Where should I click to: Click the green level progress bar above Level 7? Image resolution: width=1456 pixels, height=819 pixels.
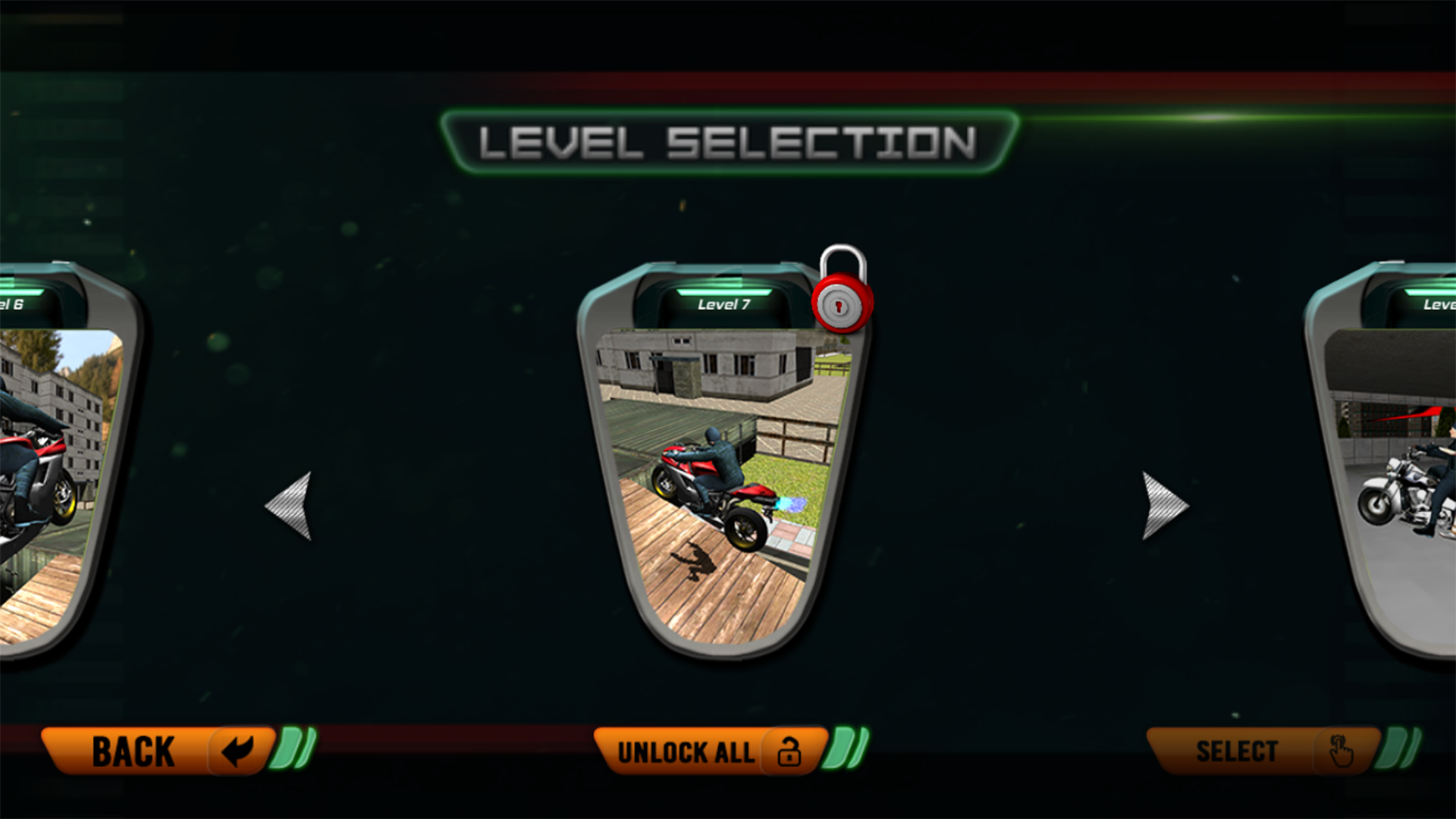[724, 293]
